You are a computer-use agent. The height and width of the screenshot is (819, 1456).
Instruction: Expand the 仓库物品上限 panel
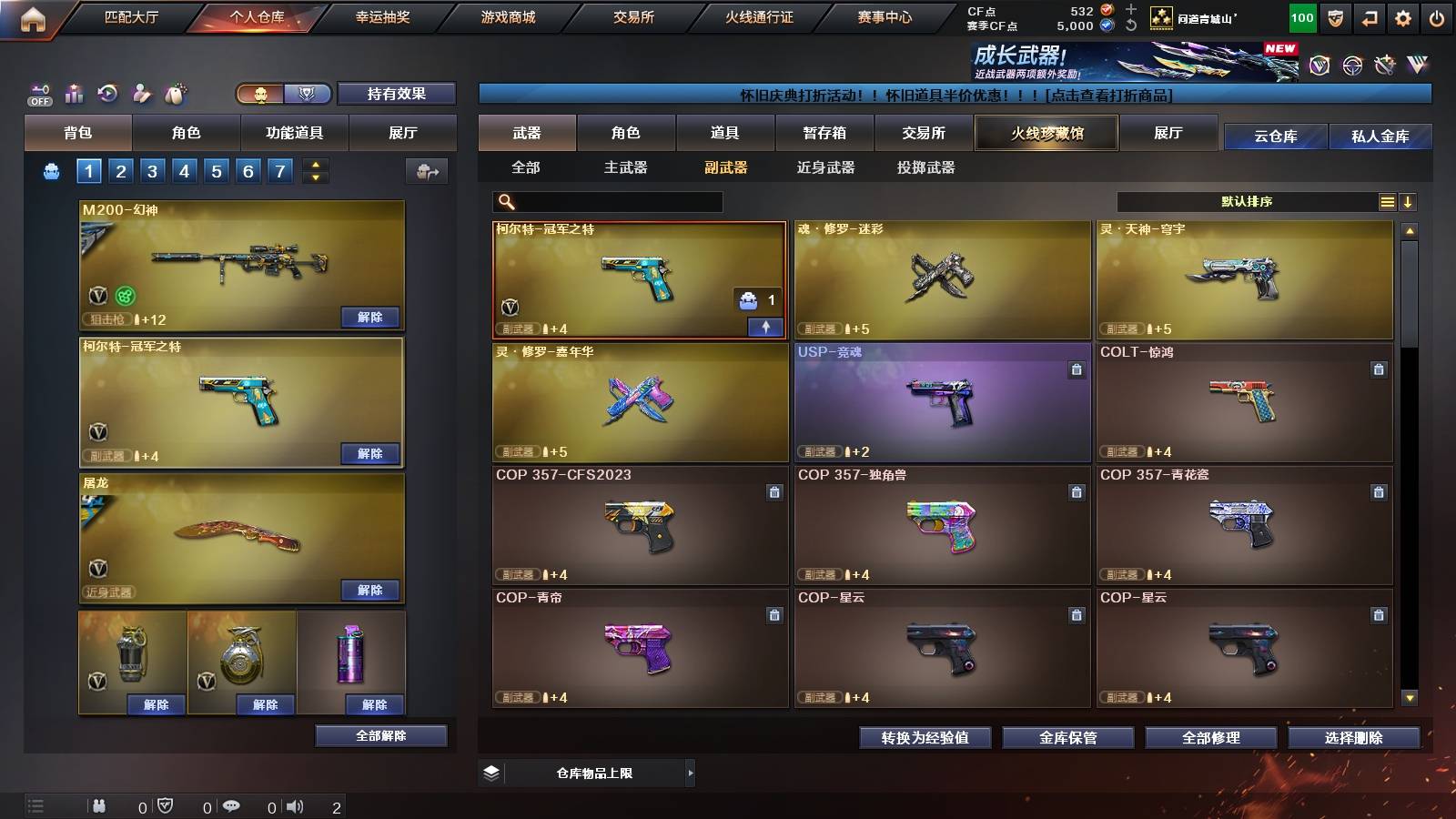pyautogui.click(x=692, y=773)
